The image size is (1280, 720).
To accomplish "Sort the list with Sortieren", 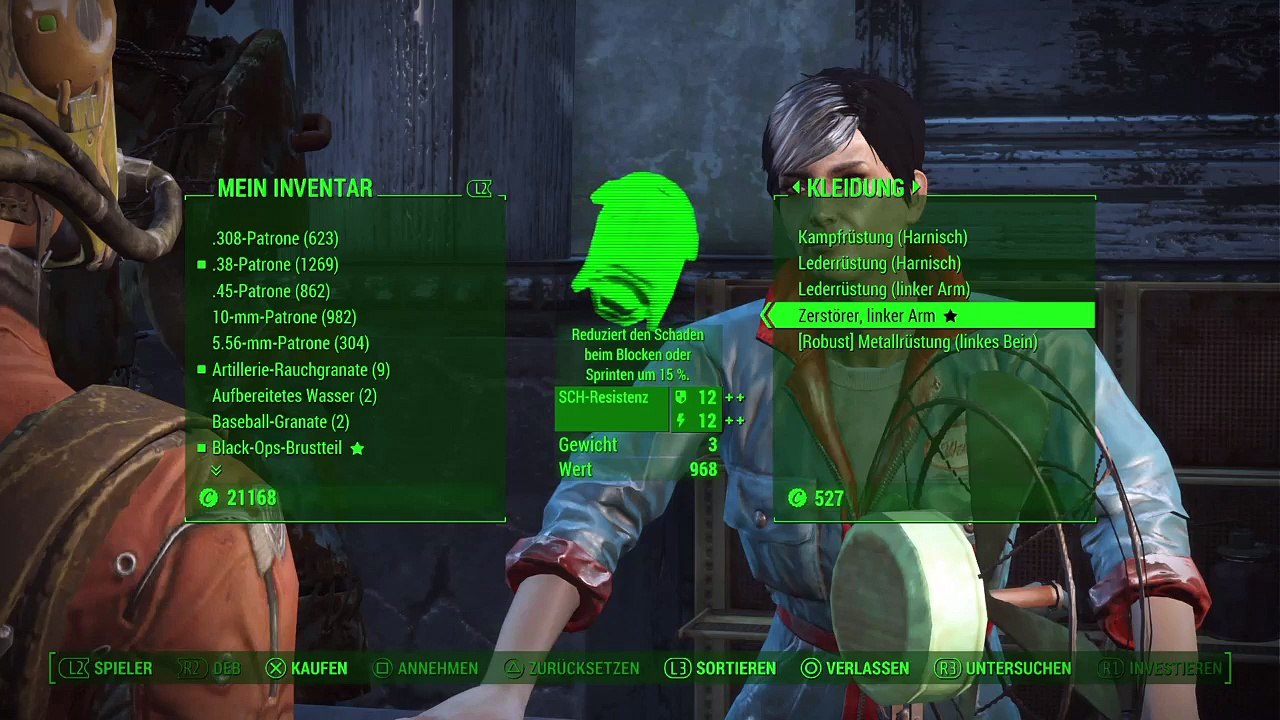I will [x=722, y=668].
